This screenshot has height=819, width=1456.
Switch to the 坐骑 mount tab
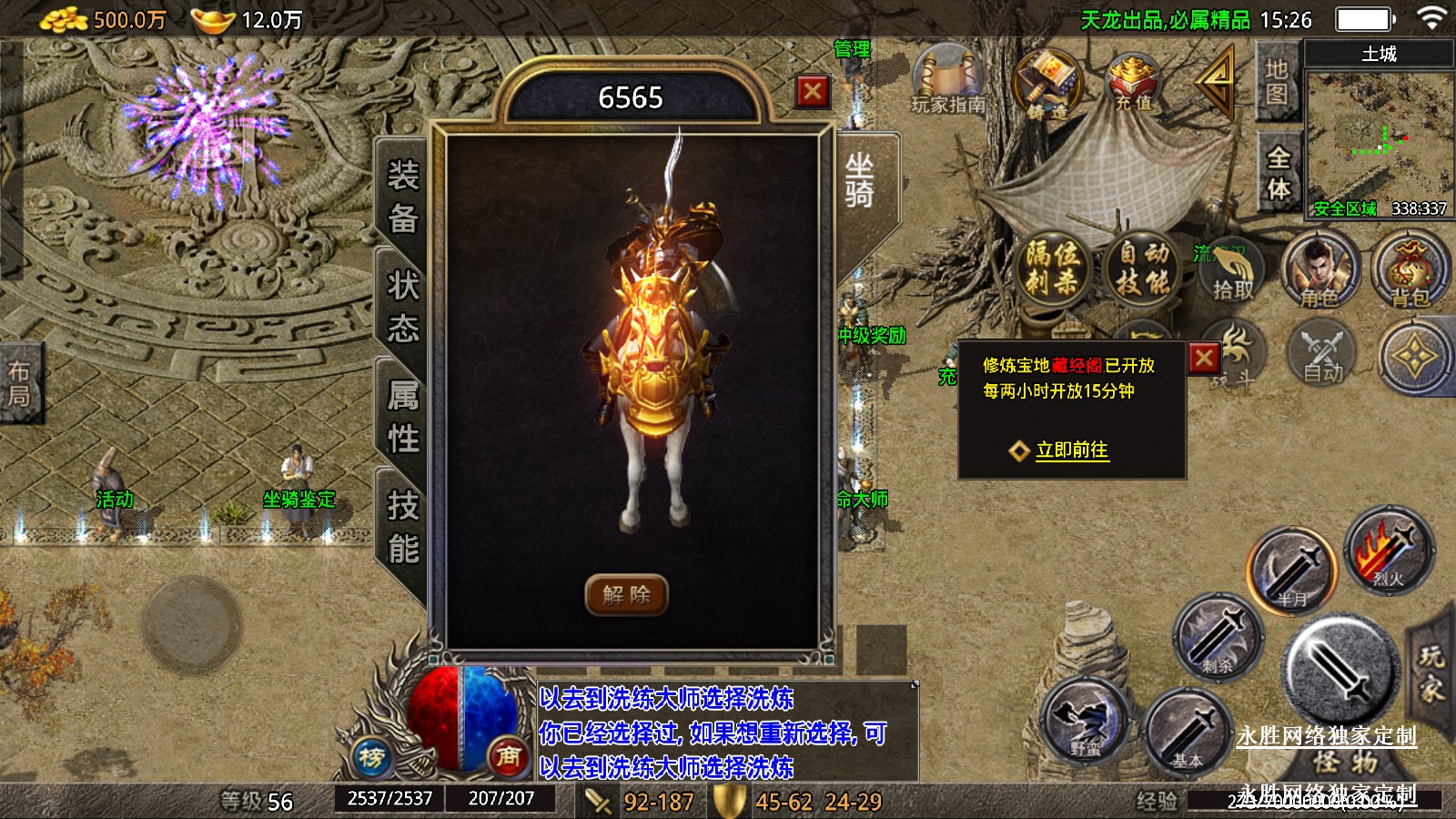(x=859, y=180)
